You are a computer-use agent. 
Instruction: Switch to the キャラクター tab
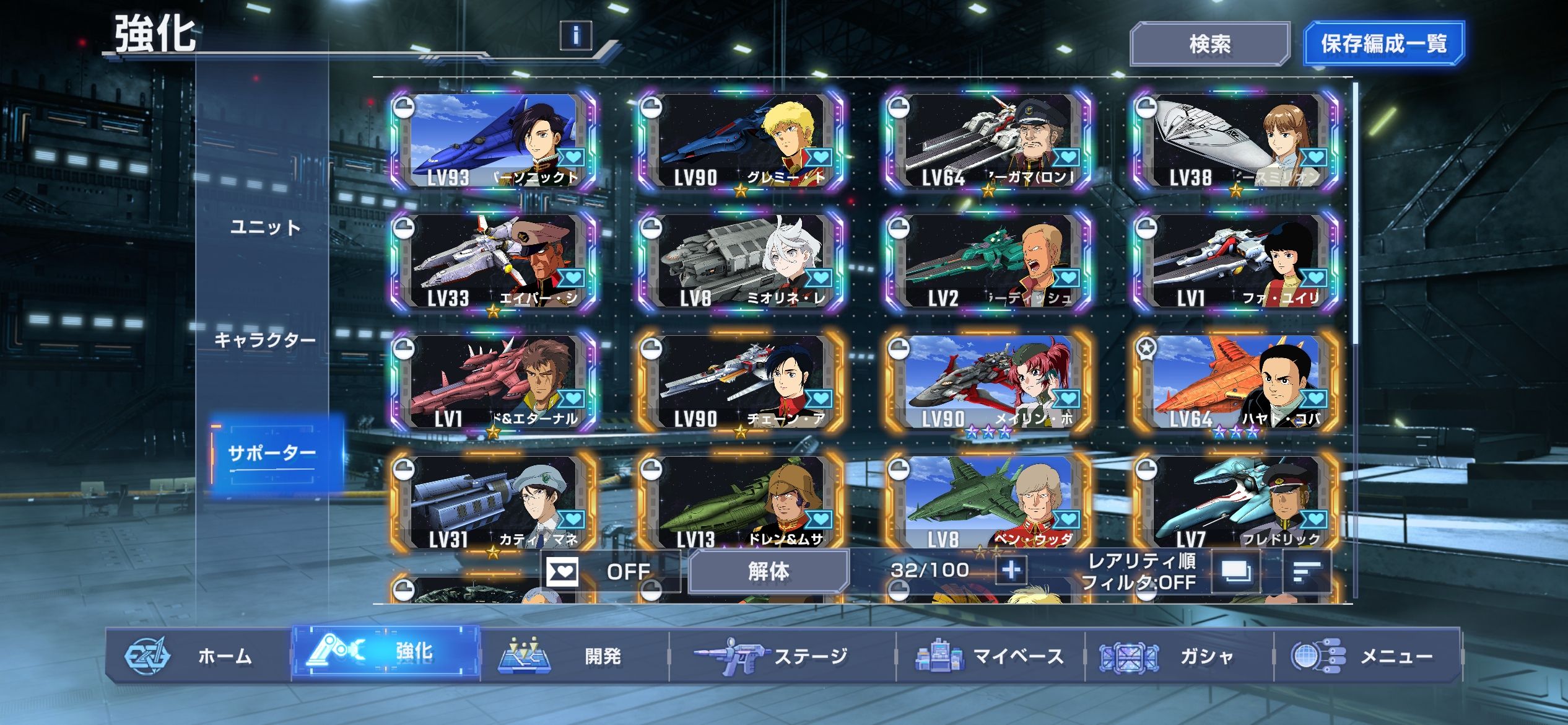pyautogui.click(x=265, y=340)
